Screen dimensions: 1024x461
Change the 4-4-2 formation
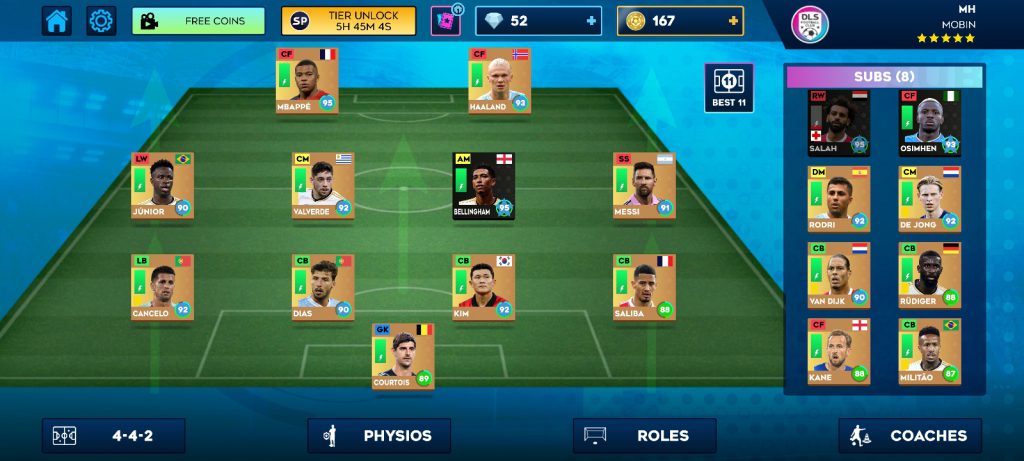113,436
